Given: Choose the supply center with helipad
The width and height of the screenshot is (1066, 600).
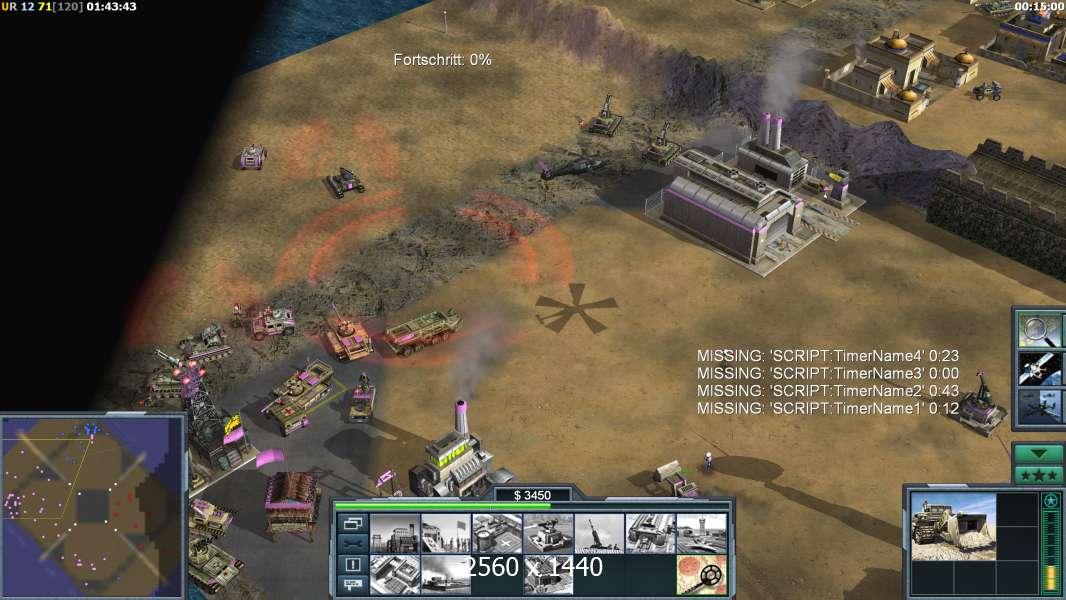Looking at the screenshot, I should point(497,533).
